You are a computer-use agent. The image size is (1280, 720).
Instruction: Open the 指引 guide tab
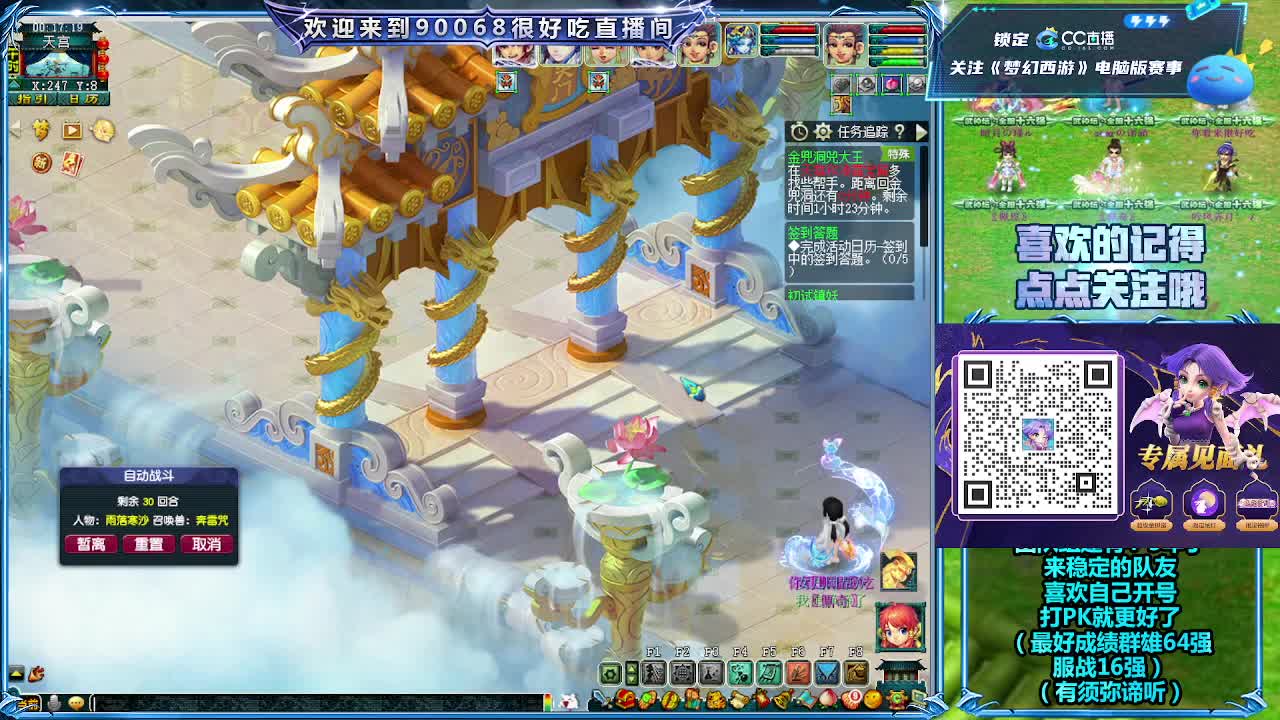32,99
